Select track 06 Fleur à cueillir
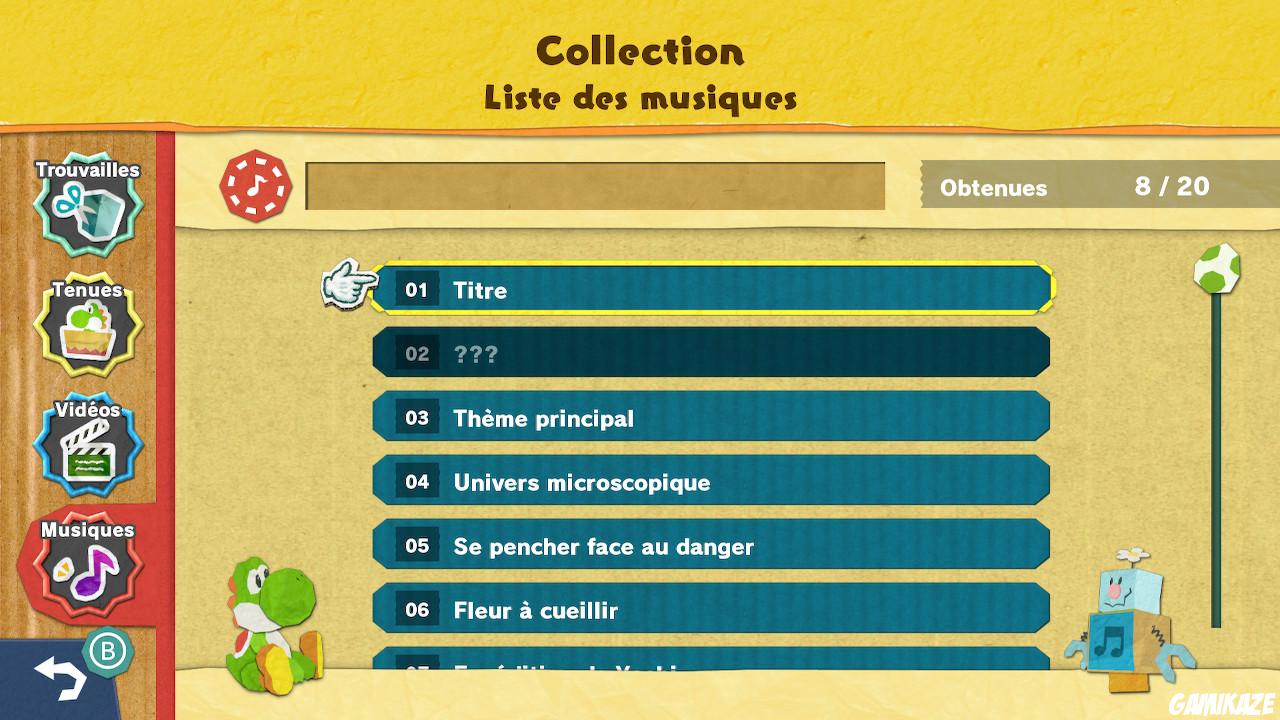1280x720 pixels. coord(712,609)
